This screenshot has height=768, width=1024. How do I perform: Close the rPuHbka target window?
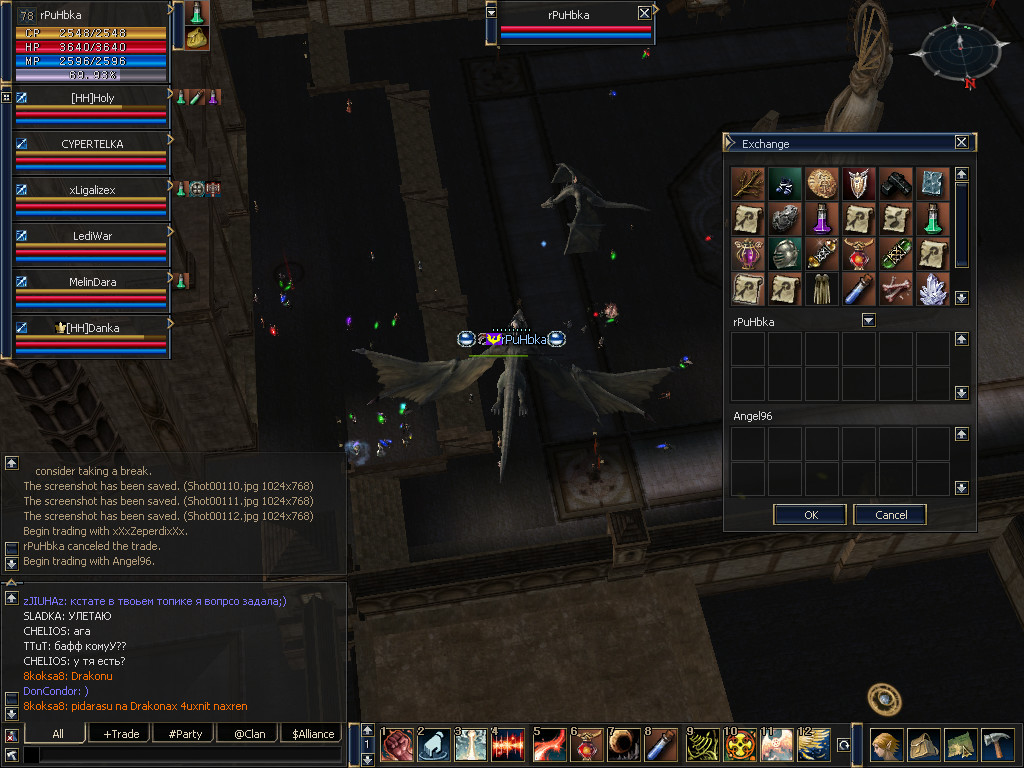click(x=644, y=13)
